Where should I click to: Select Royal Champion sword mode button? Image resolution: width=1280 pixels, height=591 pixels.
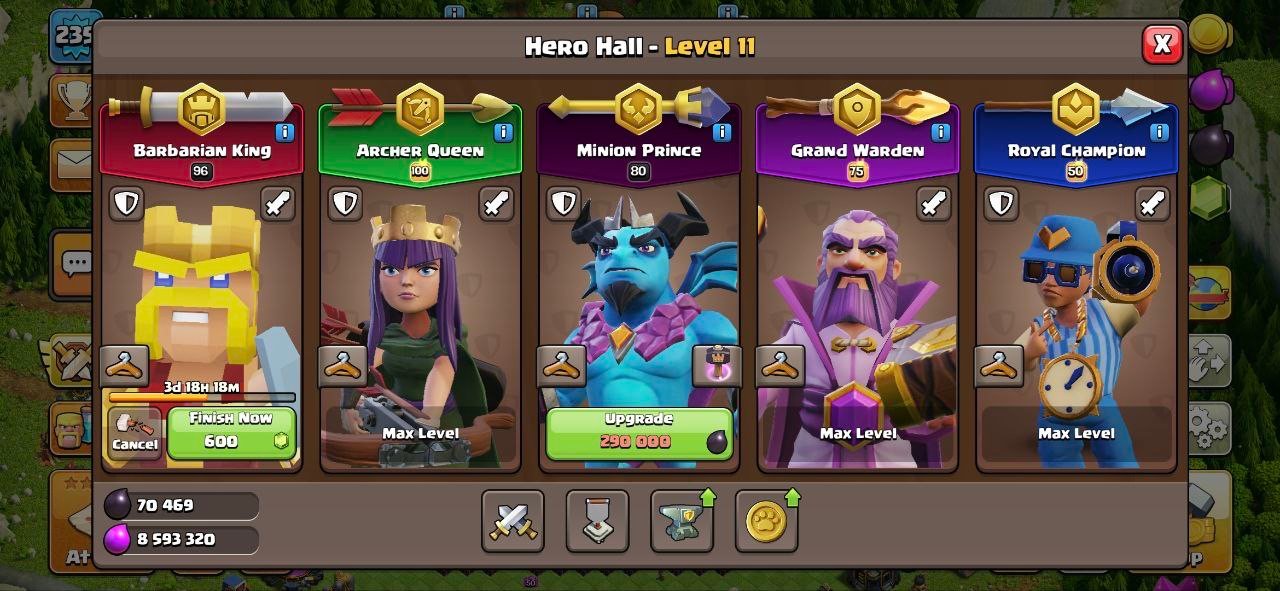point(1152,204)
